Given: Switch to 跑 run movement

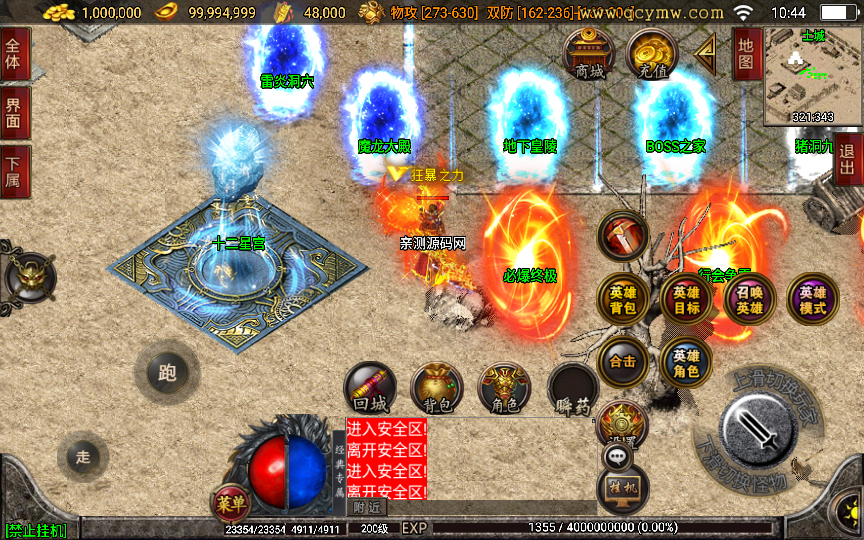Looking at the screenshot, I should click(x=167, y=372).
